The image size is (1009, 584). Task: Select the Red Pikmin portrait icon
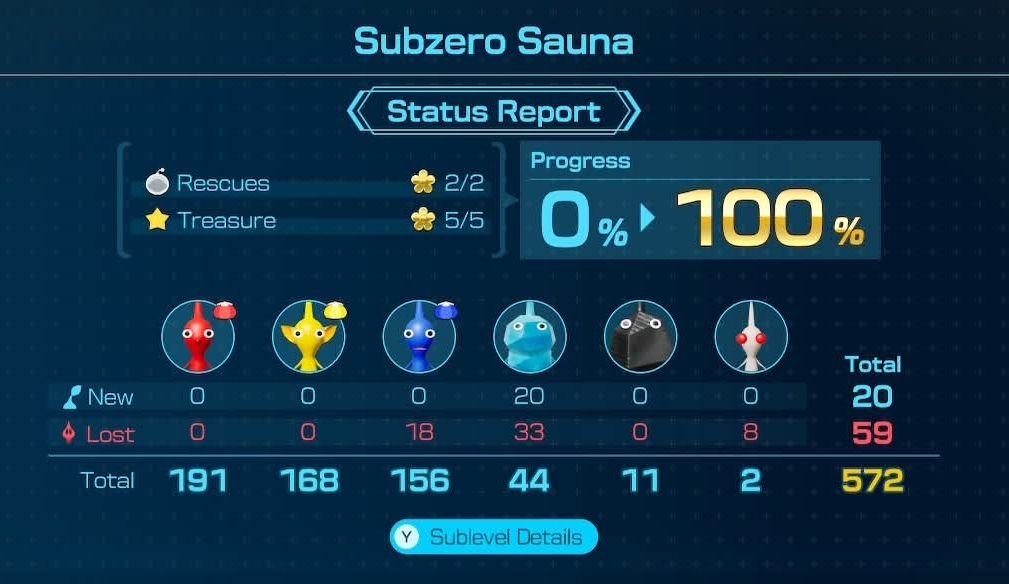pos(198,337)
